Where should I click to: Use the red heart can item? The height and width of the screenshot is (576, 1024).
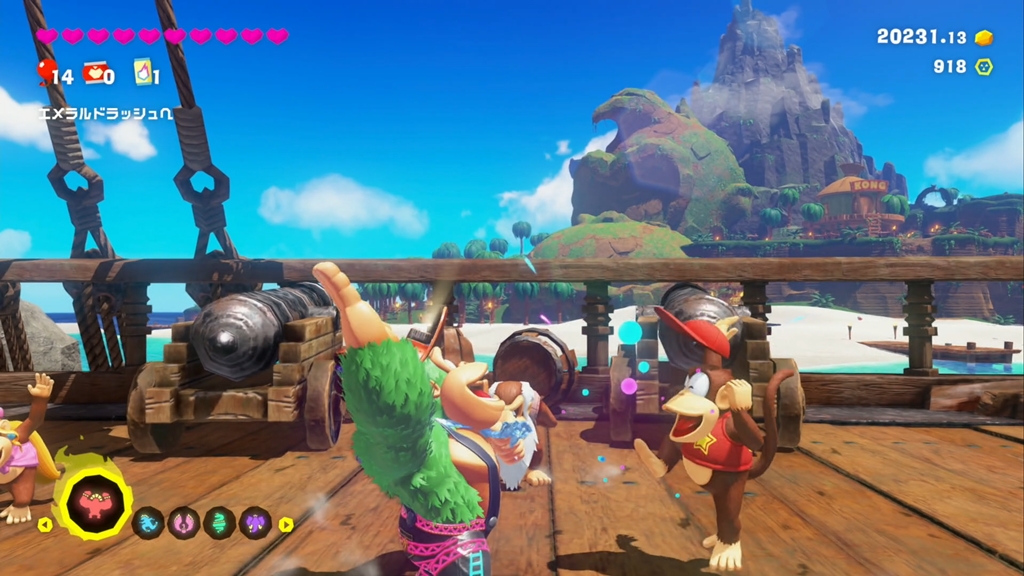95,72
